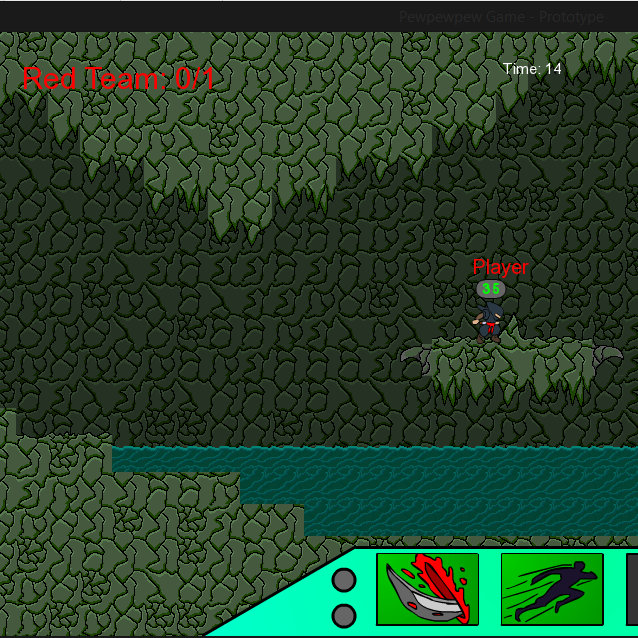Screen dimensions: 638x638
Task: Use the dash sprint ability icon
Action: [x=552, y=590]
